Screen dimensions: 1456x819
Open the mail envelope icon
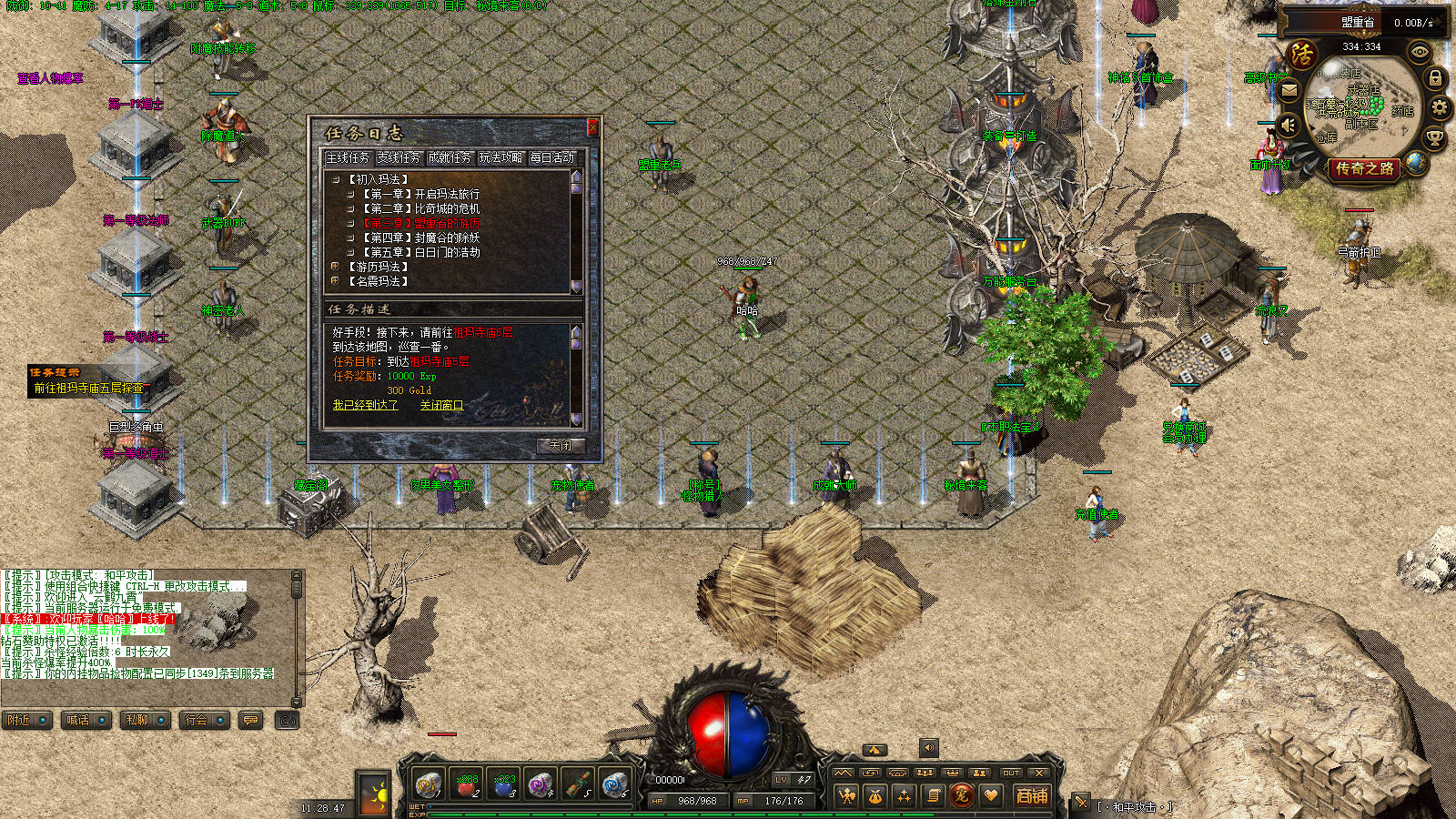click(1289, 91)
